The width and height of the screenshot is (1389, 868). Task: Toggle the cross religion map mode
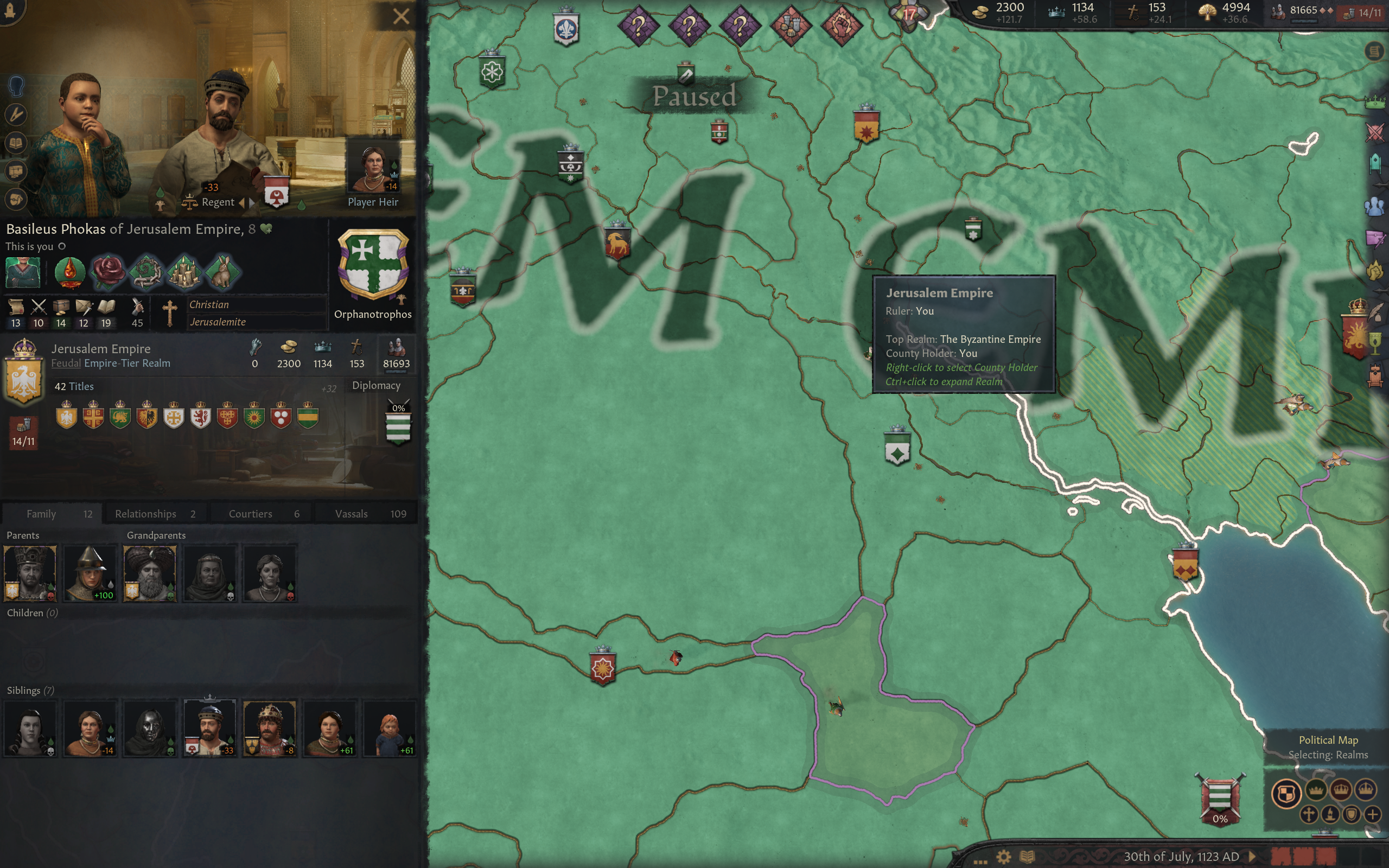coord(1309,815)
